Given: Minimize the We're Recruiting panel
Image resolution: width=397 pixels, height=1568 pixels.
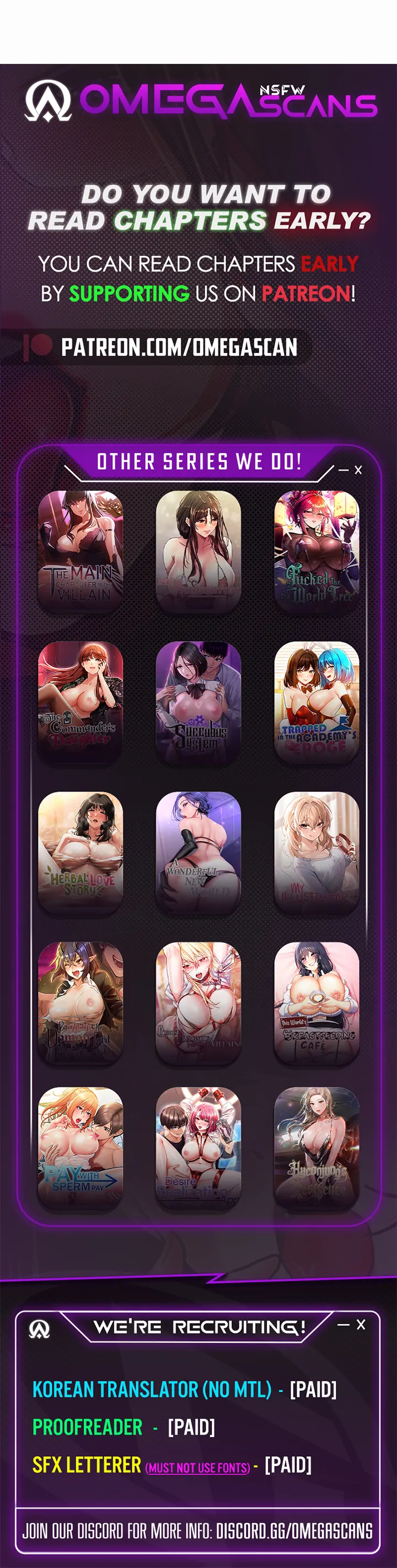Looking at the screenshot, I should click(x=344, y=1325).
